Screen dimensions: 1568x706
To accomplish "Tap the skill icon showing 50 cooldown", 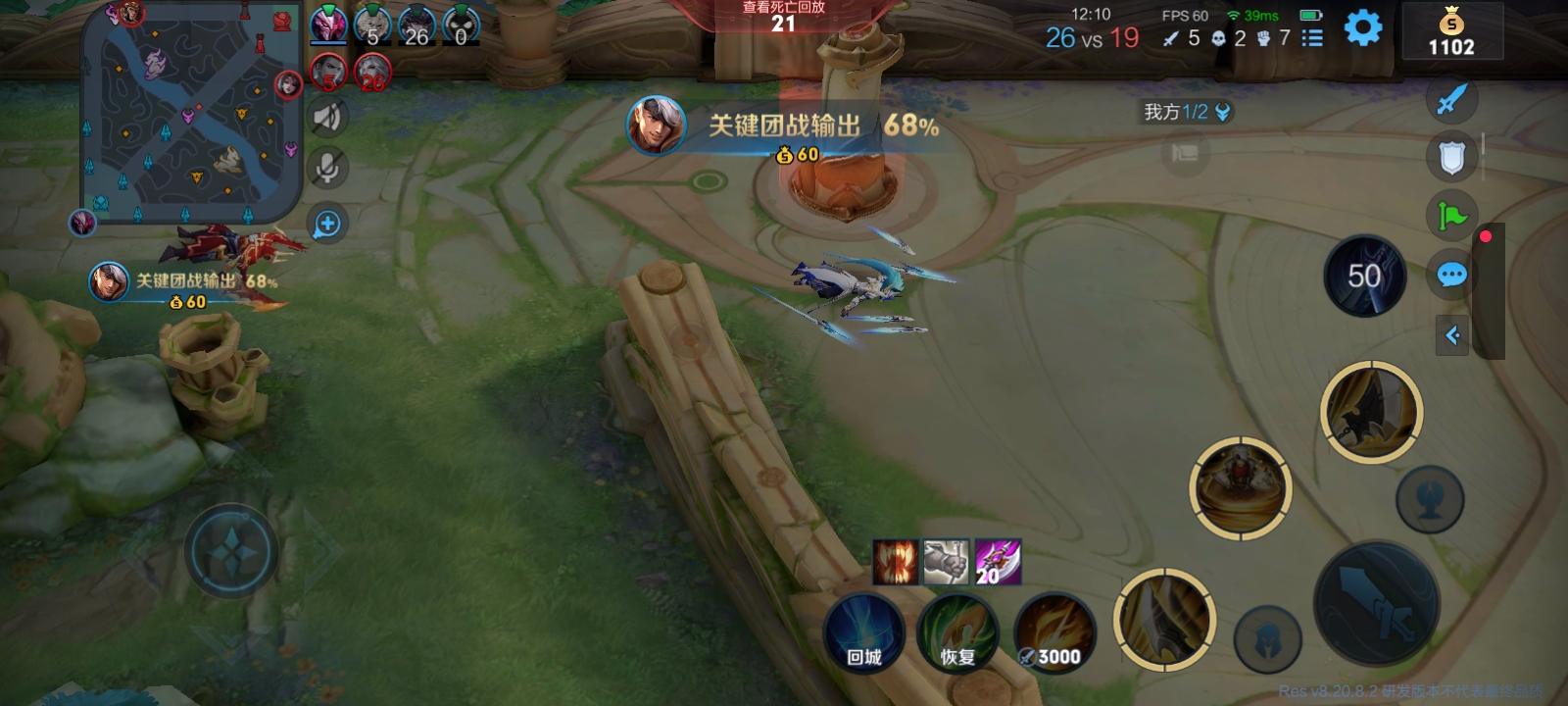I will (x=1364, y=277).
